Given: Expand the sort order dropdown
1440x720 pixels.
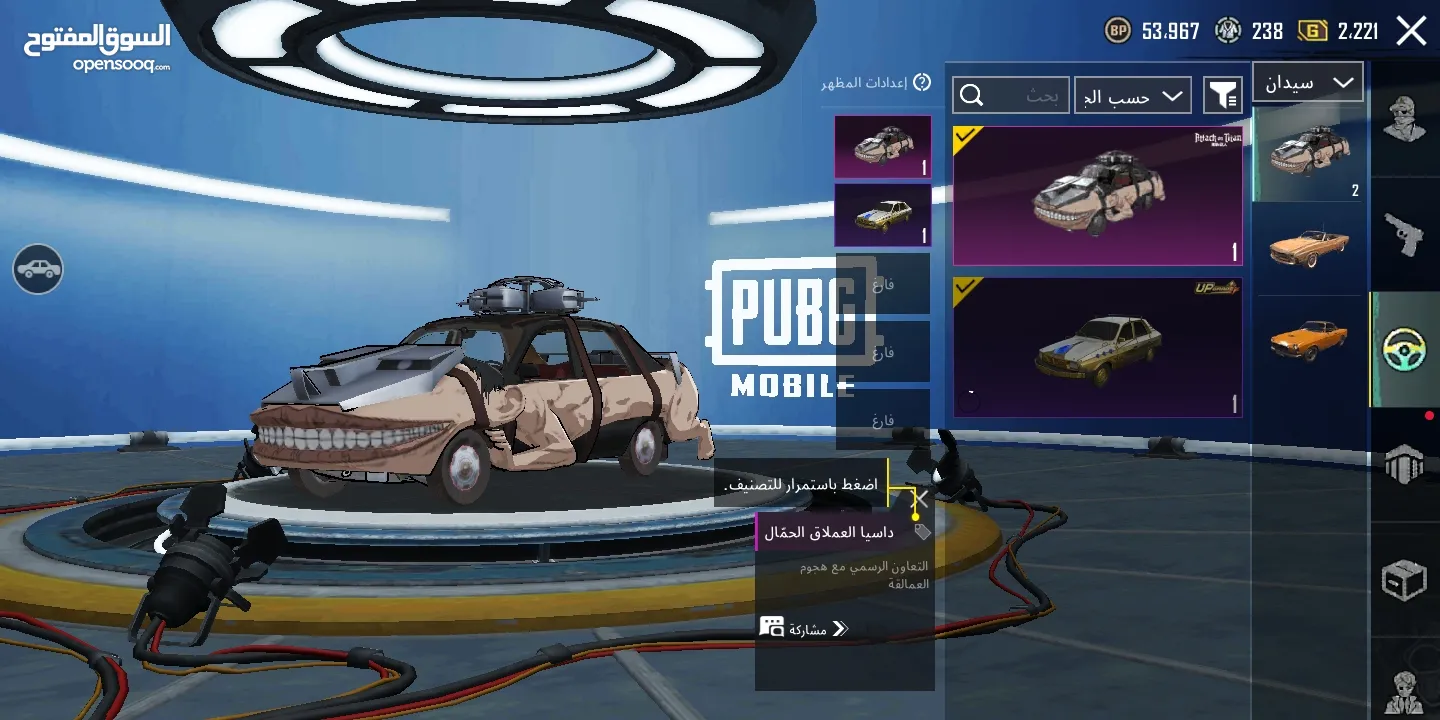Looking at the screenshot, I should 1133,95.
